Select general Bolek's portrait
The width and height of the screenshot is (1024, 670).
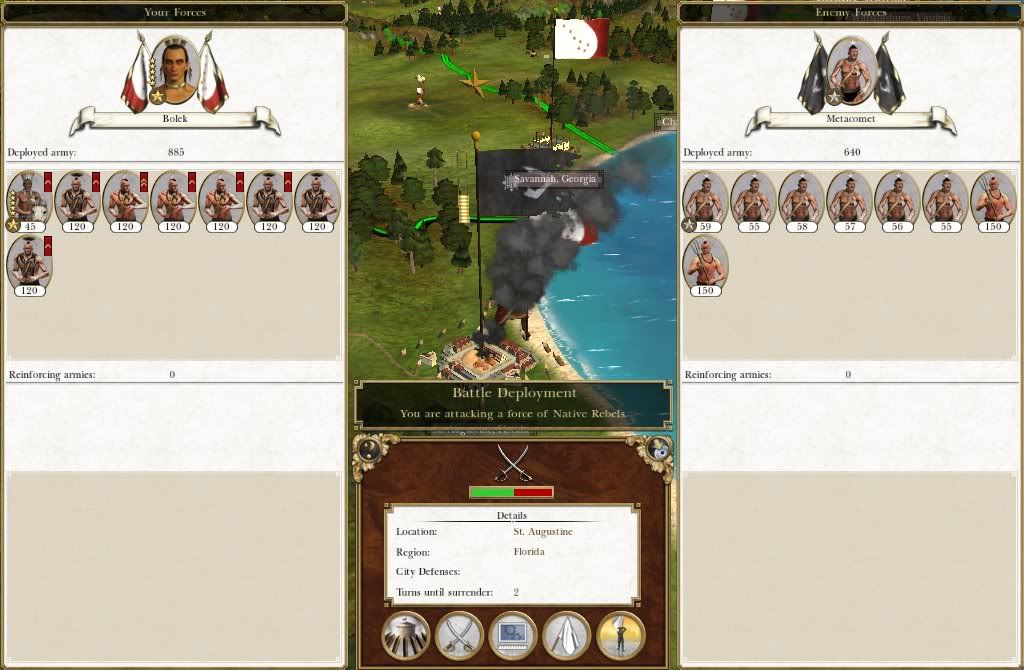[175, 70]
